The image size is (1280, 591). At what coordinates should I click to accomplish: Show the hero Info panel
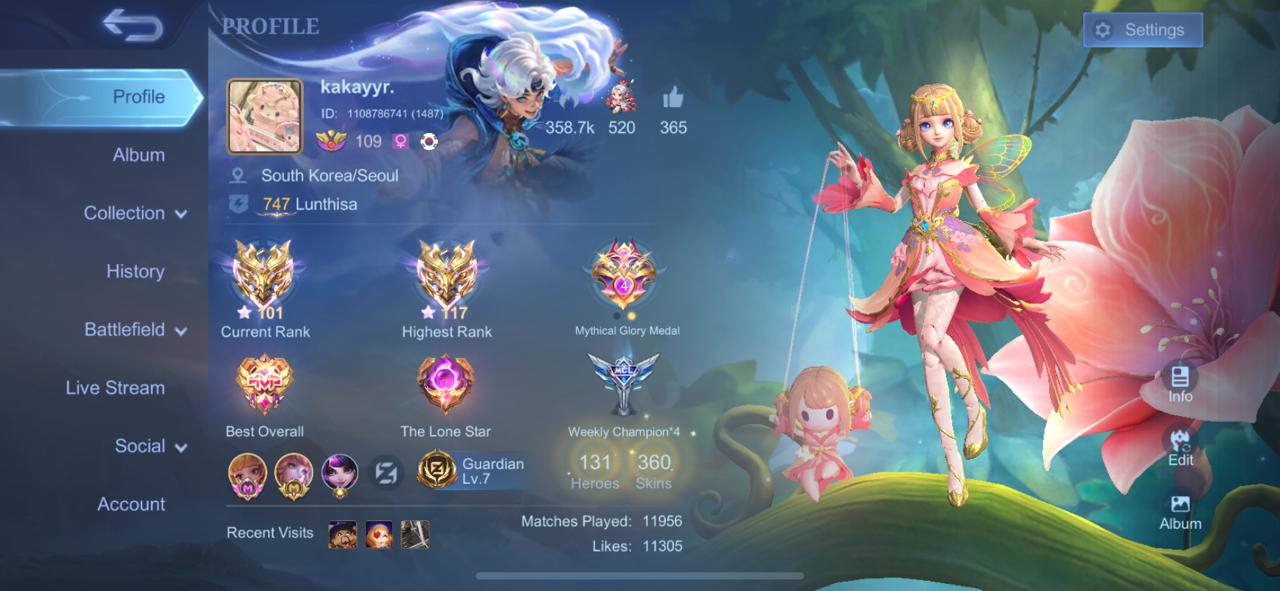coord(1180,381)
